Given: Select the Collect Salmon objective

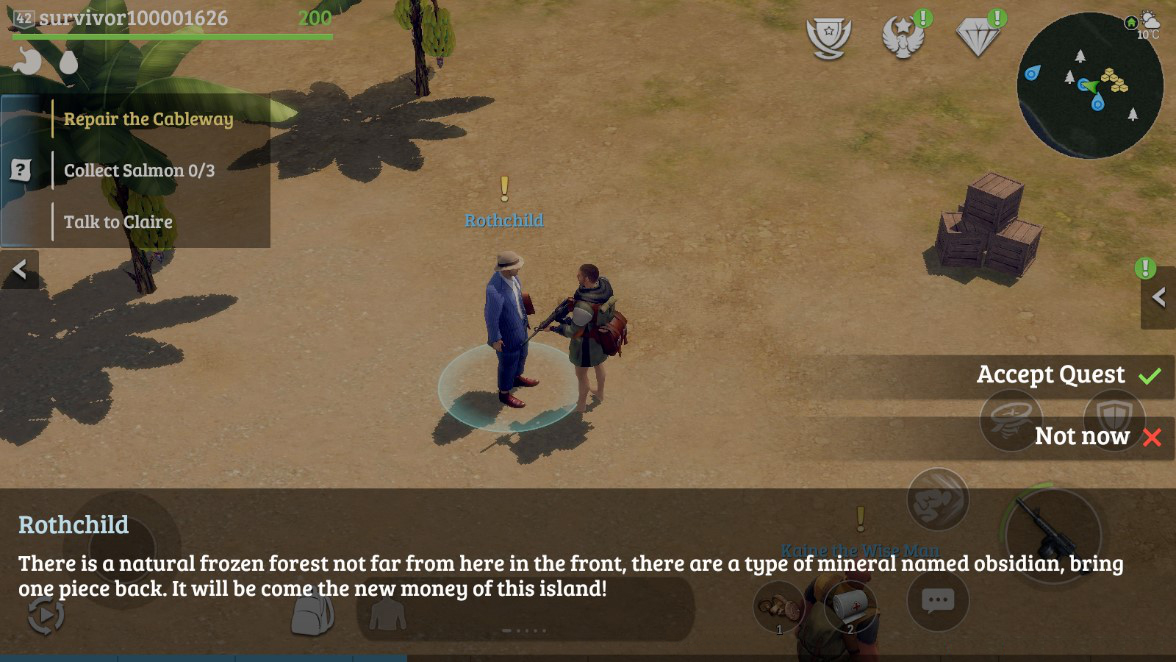Looking at the screenshot, I should [x=139, y=170].
